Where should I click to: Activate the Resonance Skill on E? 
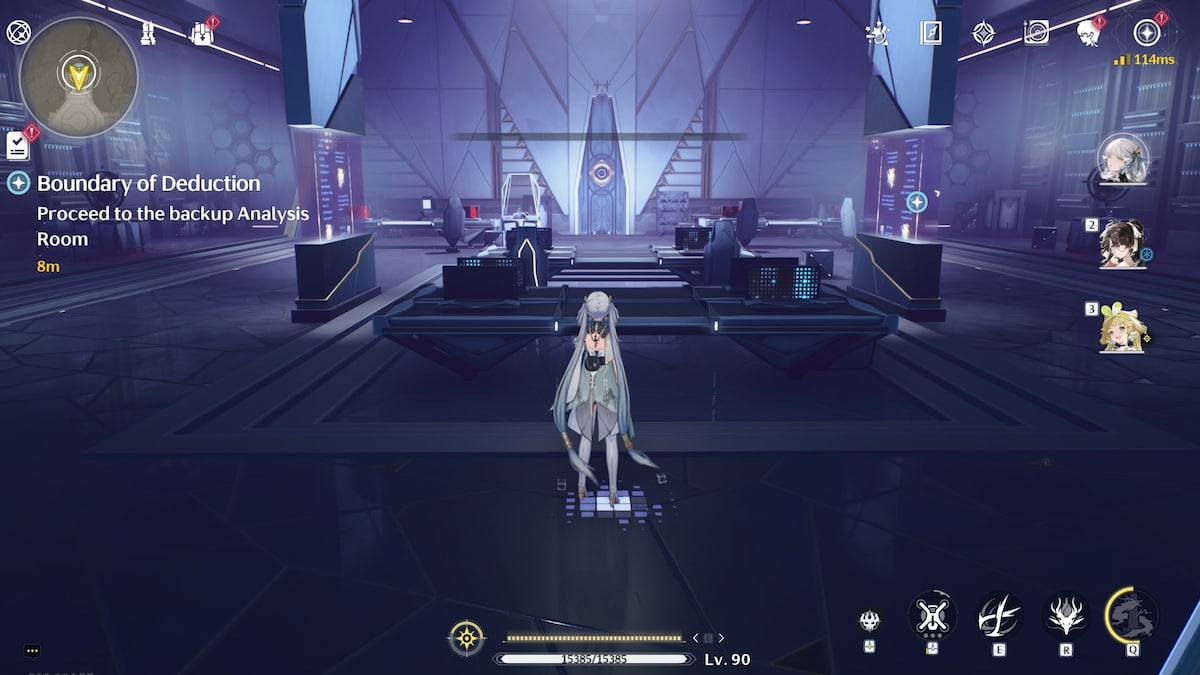click(999, 614)
